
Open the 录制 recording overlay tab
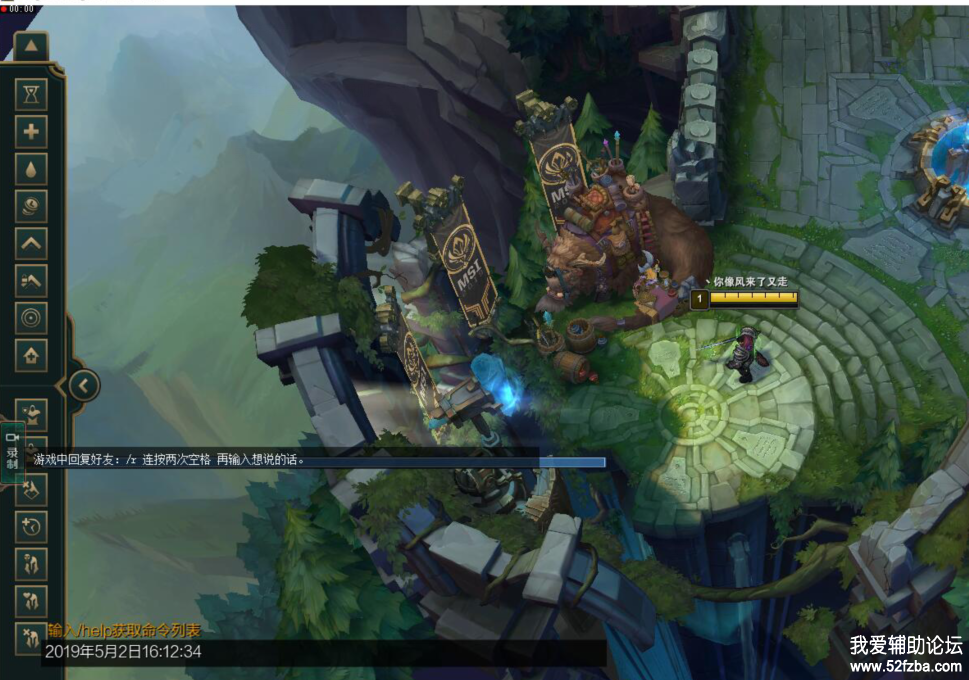[13, 452]
